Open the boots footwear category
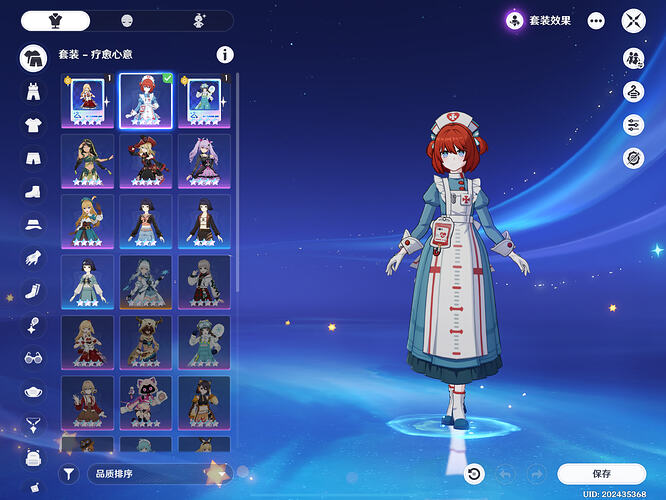Viewport: 666px width, 500px height. 34,191
